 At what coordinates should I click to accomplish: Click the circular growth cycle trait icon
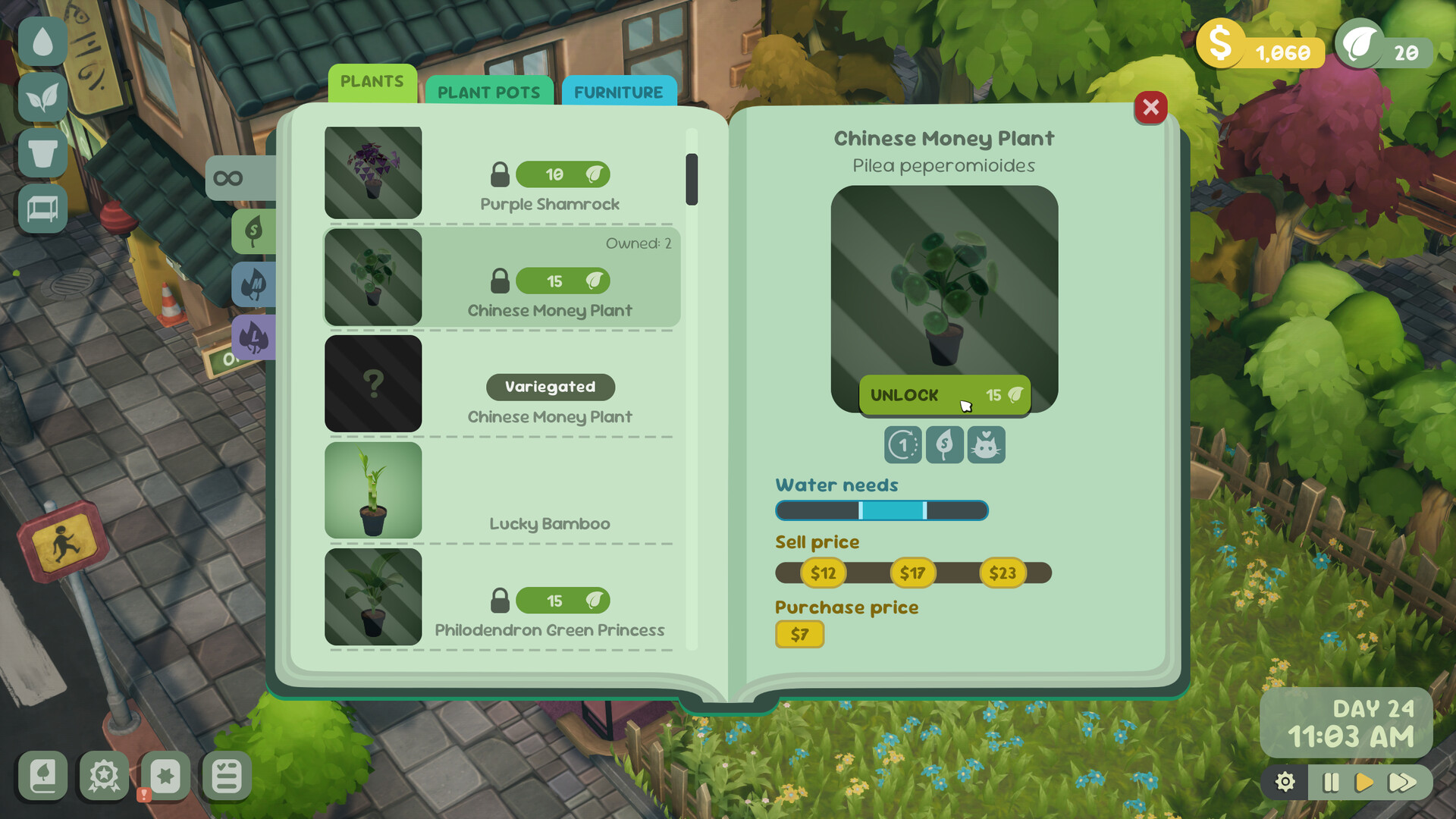tap(902, 445)
